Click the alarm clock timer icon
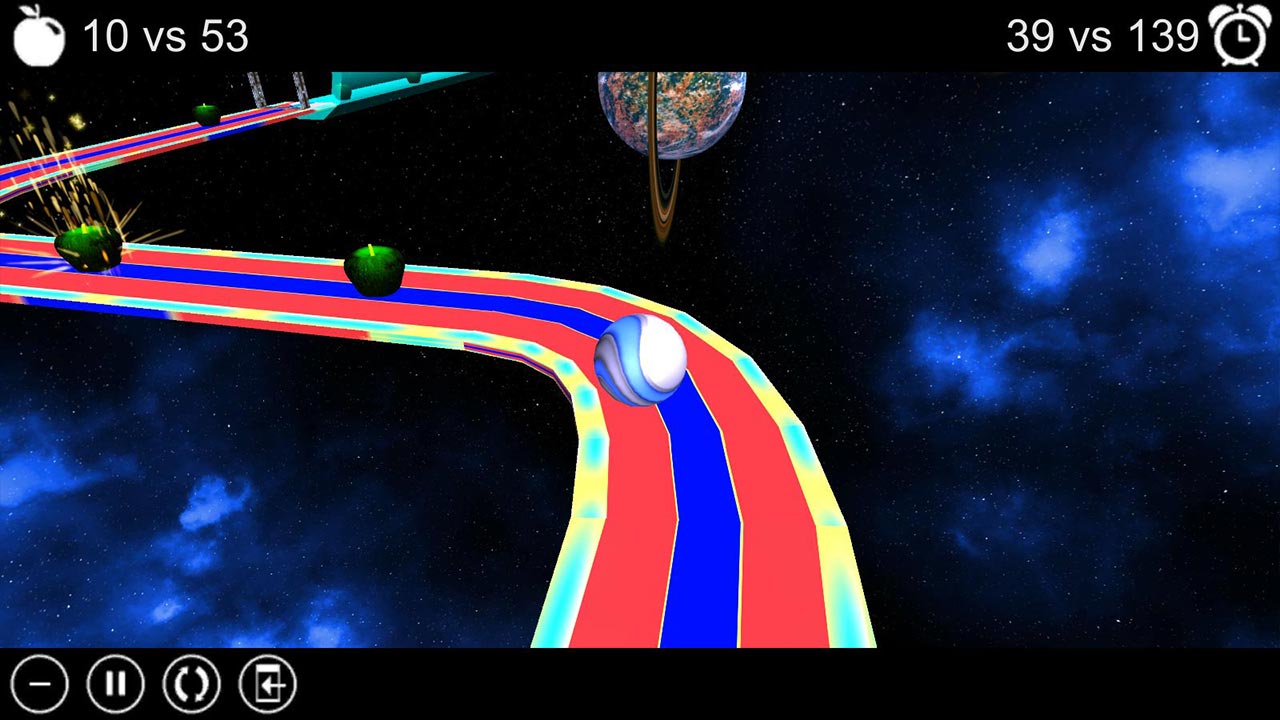Image resolution: width=1280 pixels, height=720 pixels. point(1241,33)
